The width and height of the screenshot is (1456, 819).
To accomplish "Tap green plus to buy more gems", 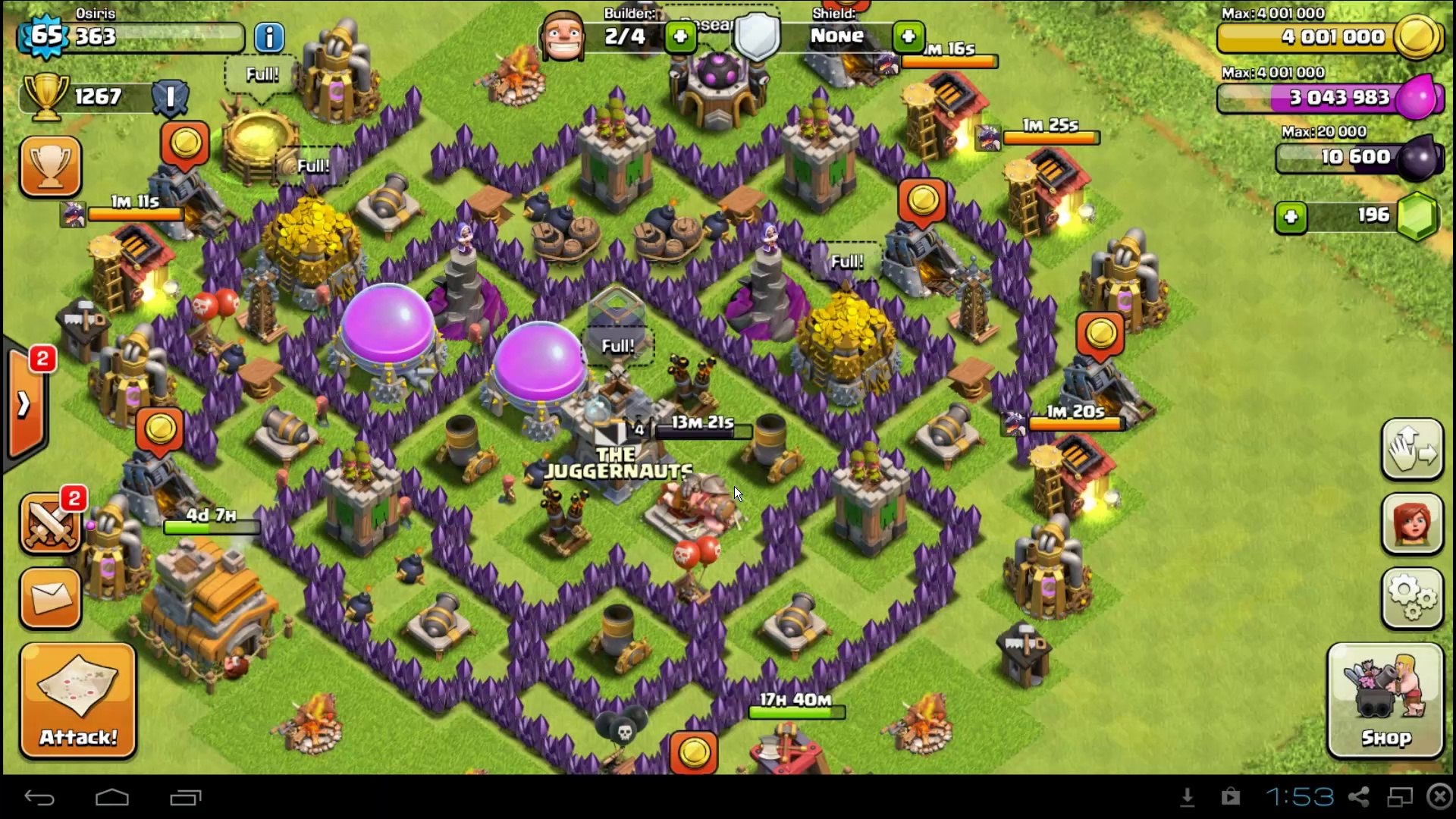I will [x=1292, y=218].
